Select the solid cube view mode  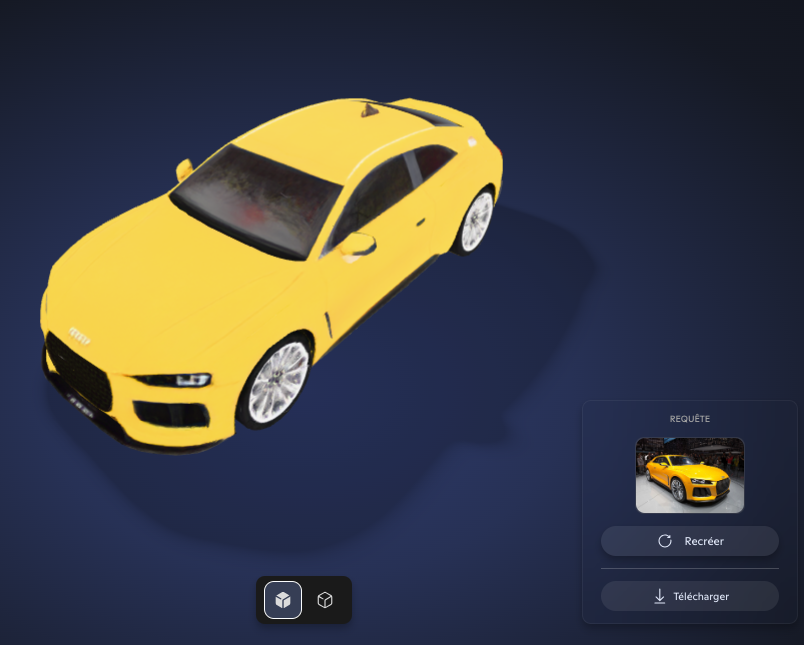tap(283, 600)
